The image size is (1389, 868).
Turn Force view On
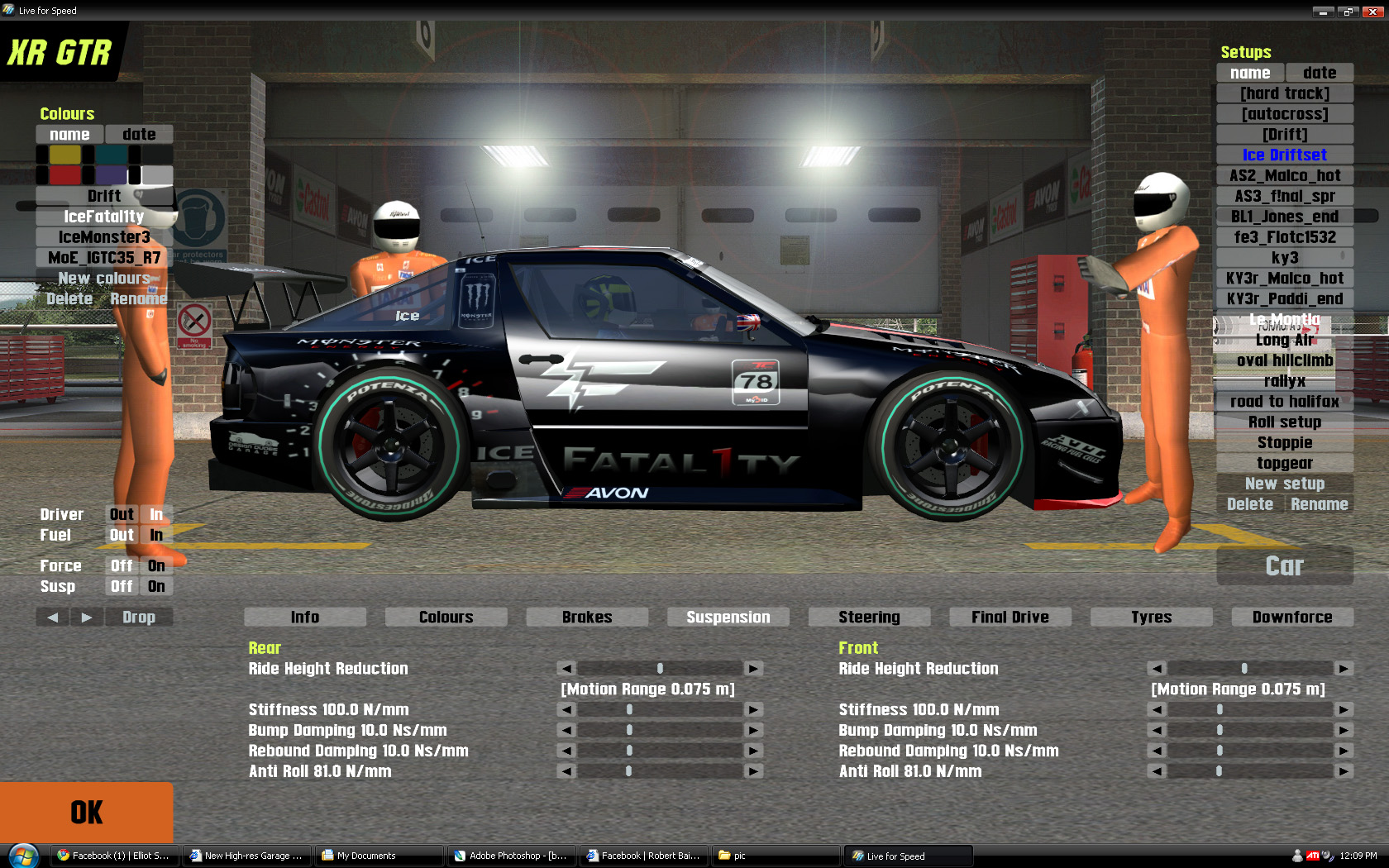156,565
